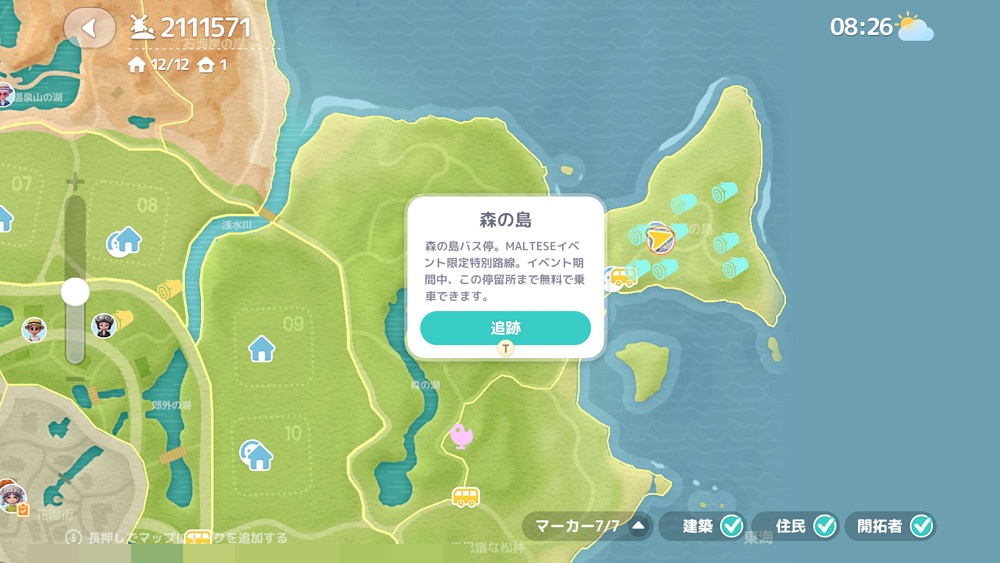Click the map zoom-out minus sign

(x=75, y=381)
